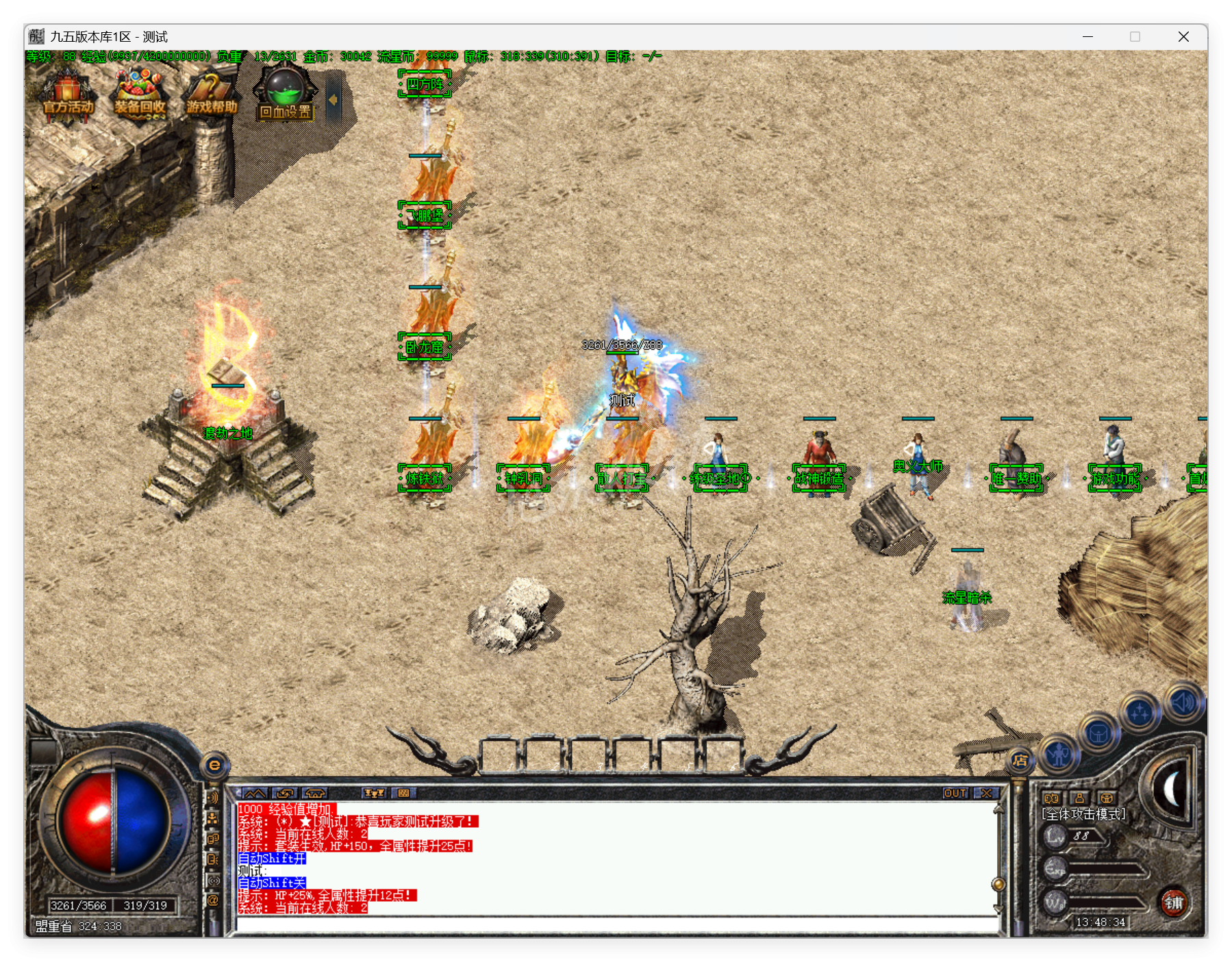The width and height of the screenshot is (1232, 962).
Task: Click the trophy icon on the chat toolbar
Action: pos(374,793)
